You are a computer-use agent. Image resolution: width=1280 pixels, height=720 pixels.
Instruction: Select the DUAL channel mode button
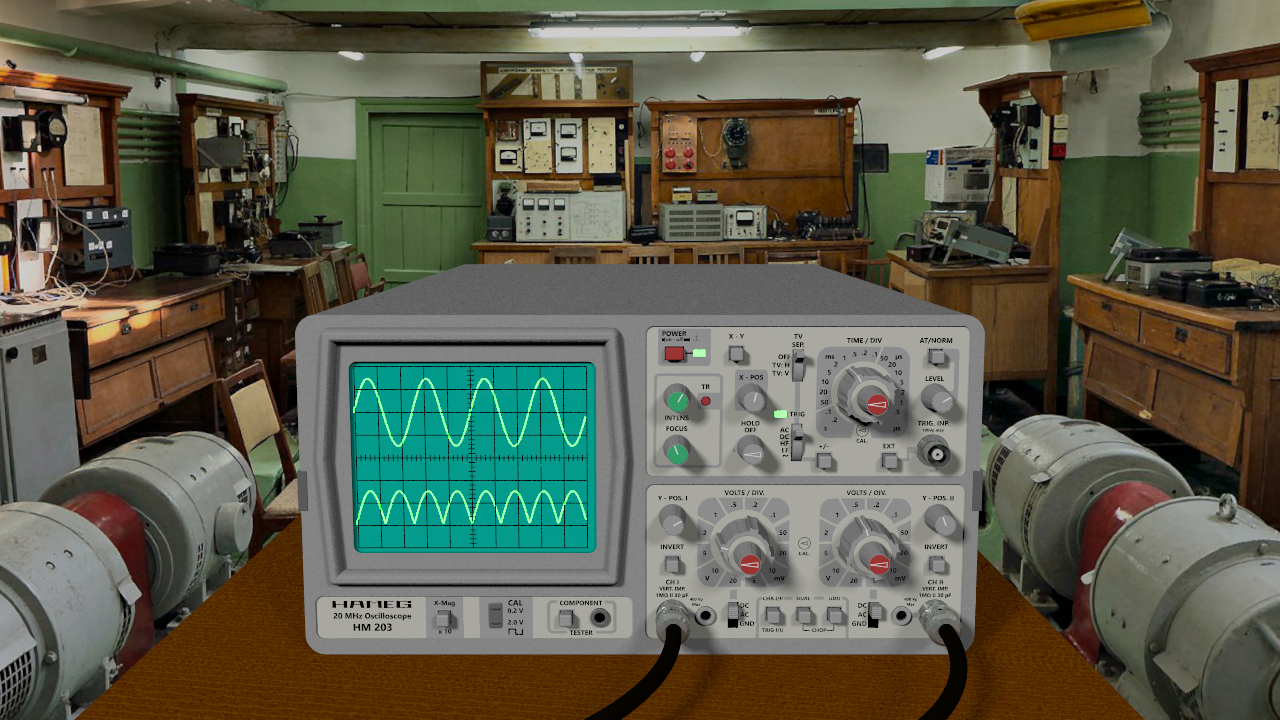click(x=803, y=615)
